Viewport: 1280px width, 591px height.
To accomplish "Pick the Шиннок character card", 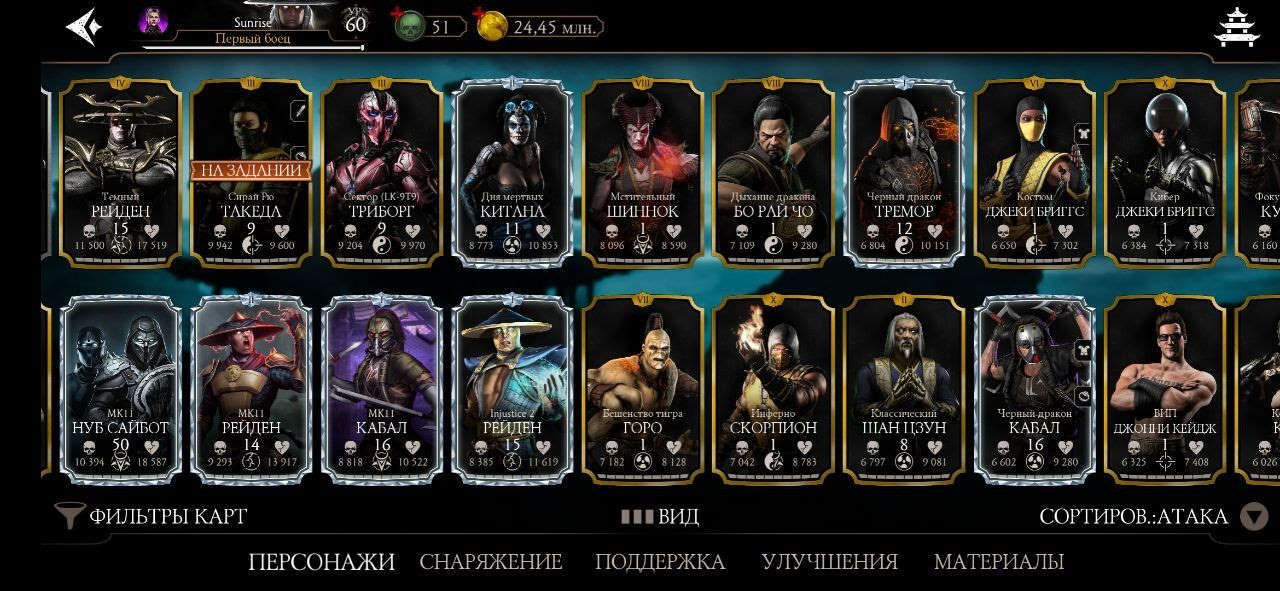I will click(642, 172).
